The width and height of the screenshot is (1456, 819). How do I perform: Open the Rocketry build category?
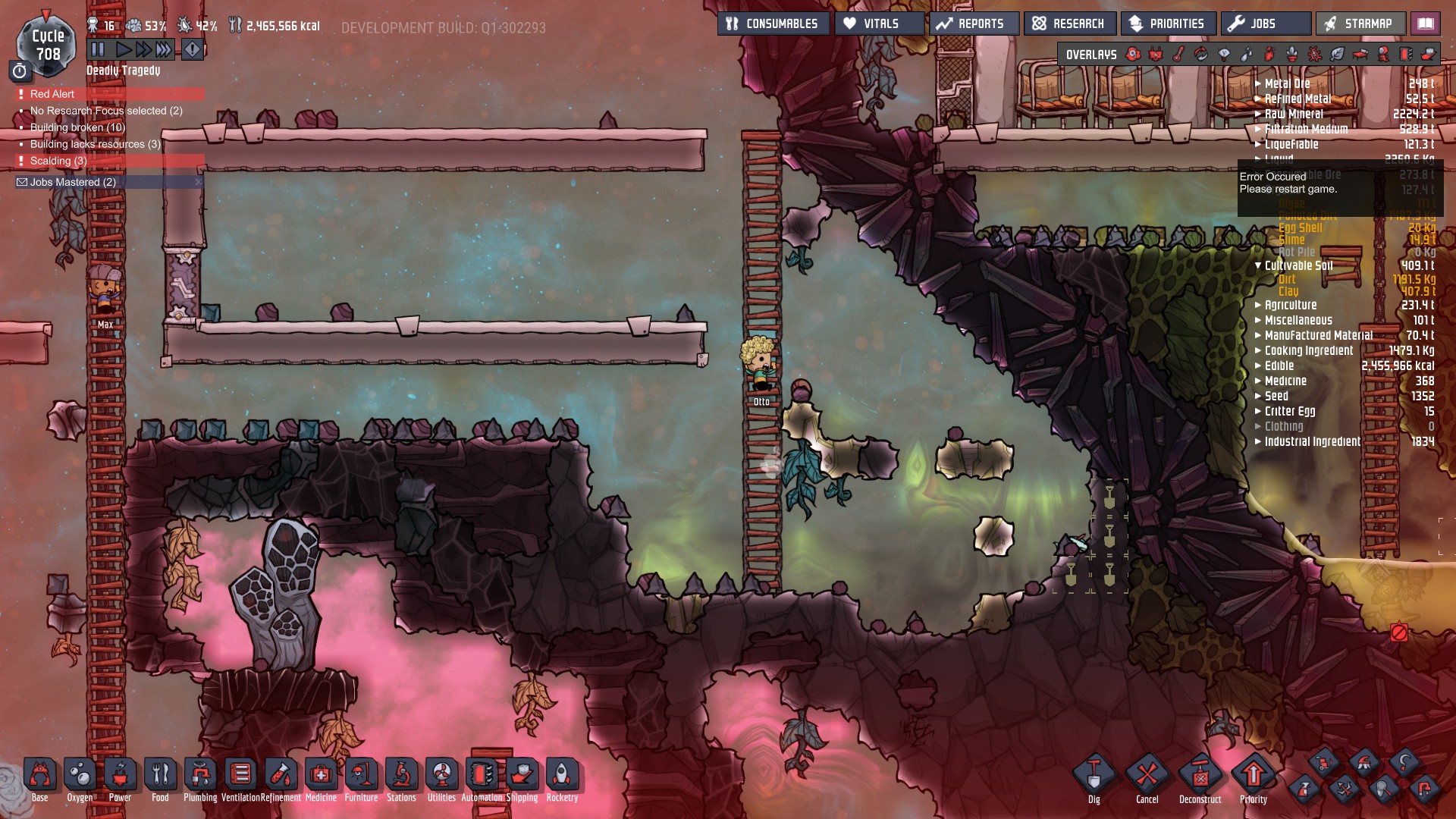pyautogui.click(x=562, y=776)
